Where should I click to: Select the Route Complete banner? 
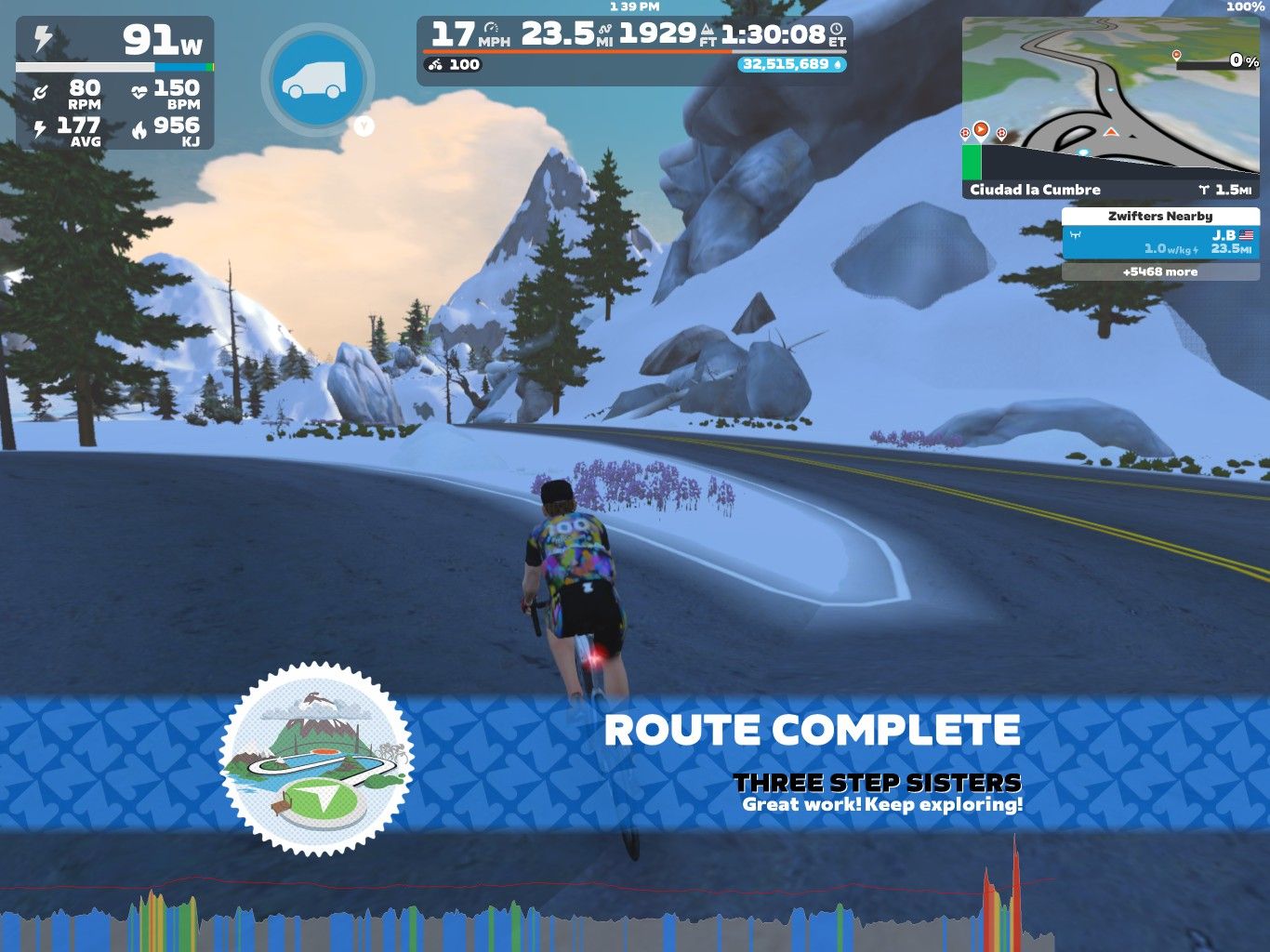pyautogui.click(x=812, y=731)
